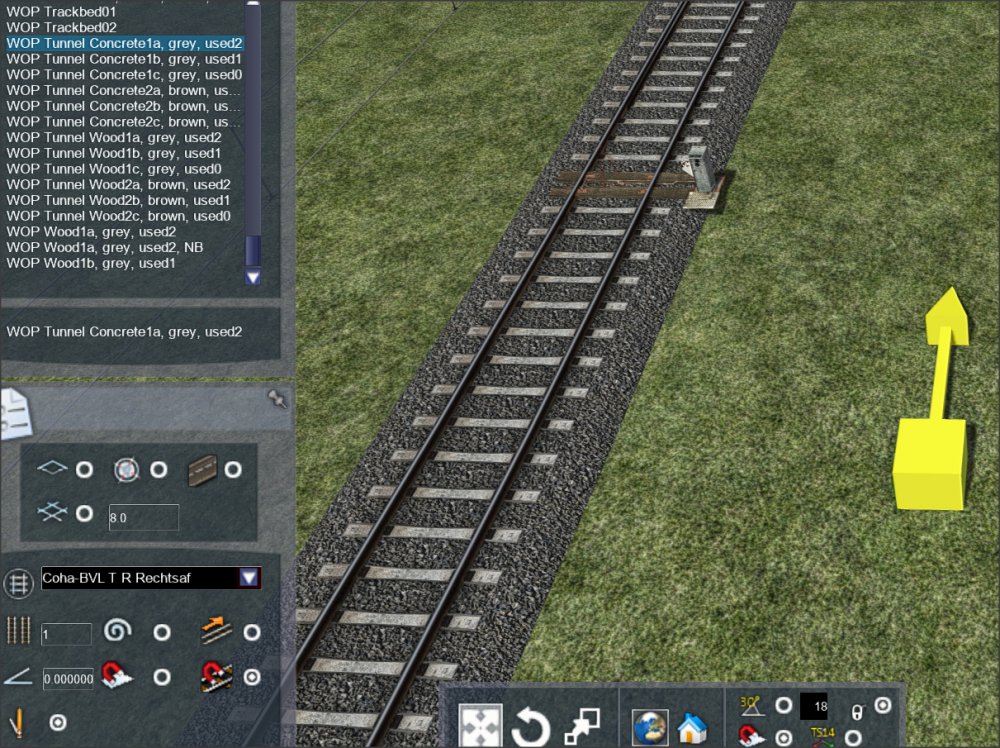This screenshot has height=748, width=1000.
Task: Click the 8.0 value input box
Action: [143, 517]
